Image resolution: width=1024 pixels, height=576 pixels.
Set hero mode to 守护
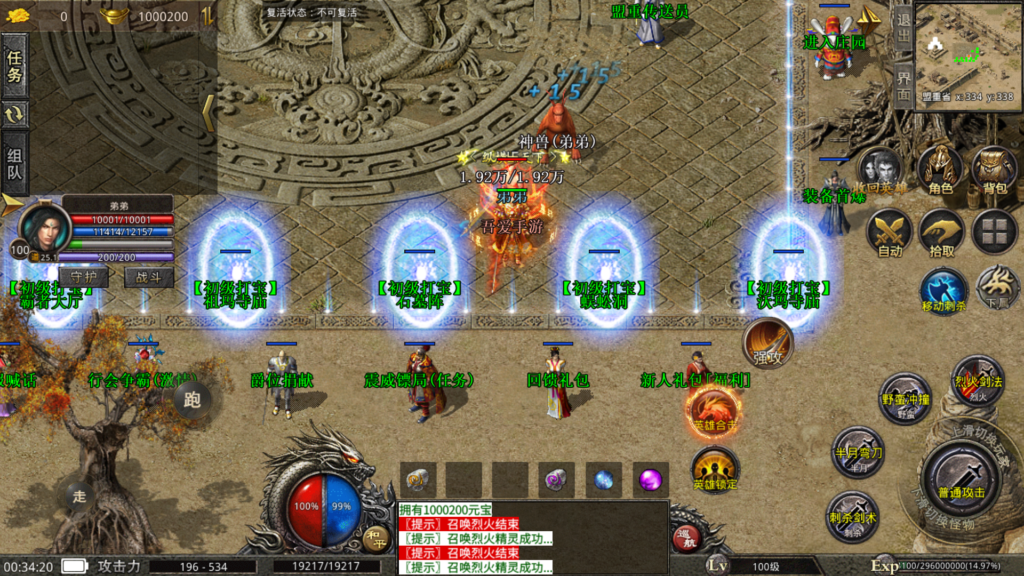[84, 277]
